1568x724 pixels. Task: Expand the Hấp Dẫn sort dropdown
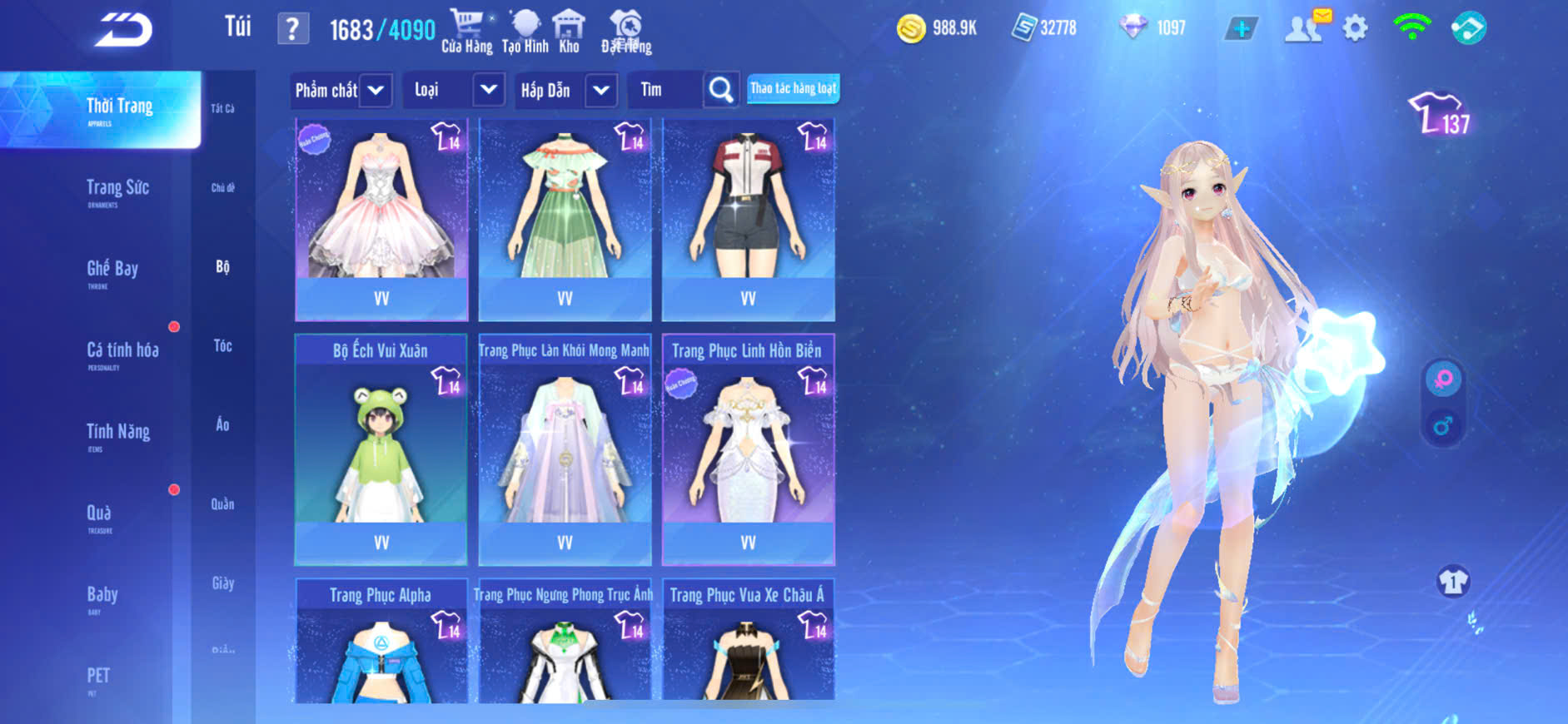pyautogui.click(x=600, y=90)
